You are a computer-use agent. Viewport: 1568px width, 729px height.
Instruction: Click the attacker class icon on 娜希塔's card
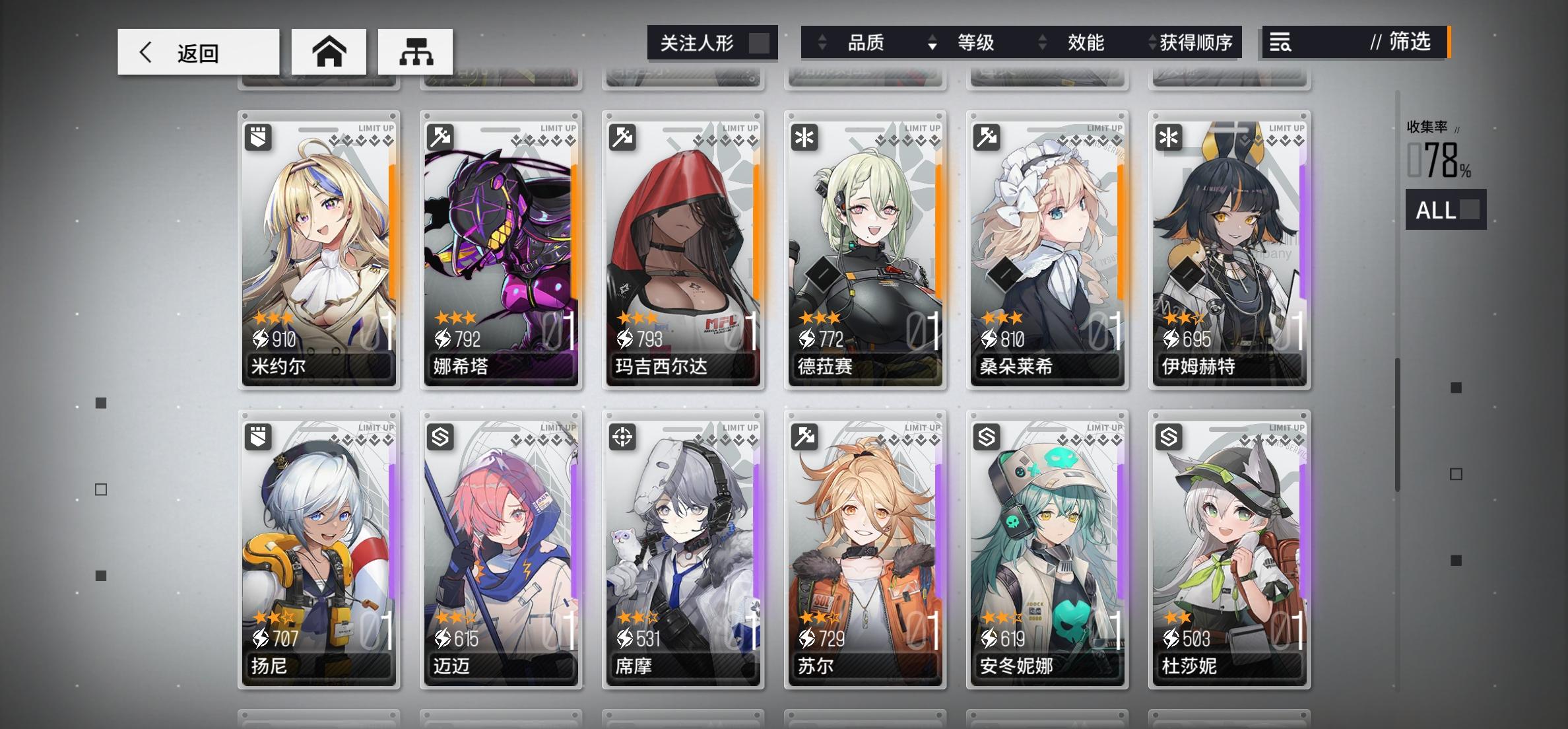(440, 137)
